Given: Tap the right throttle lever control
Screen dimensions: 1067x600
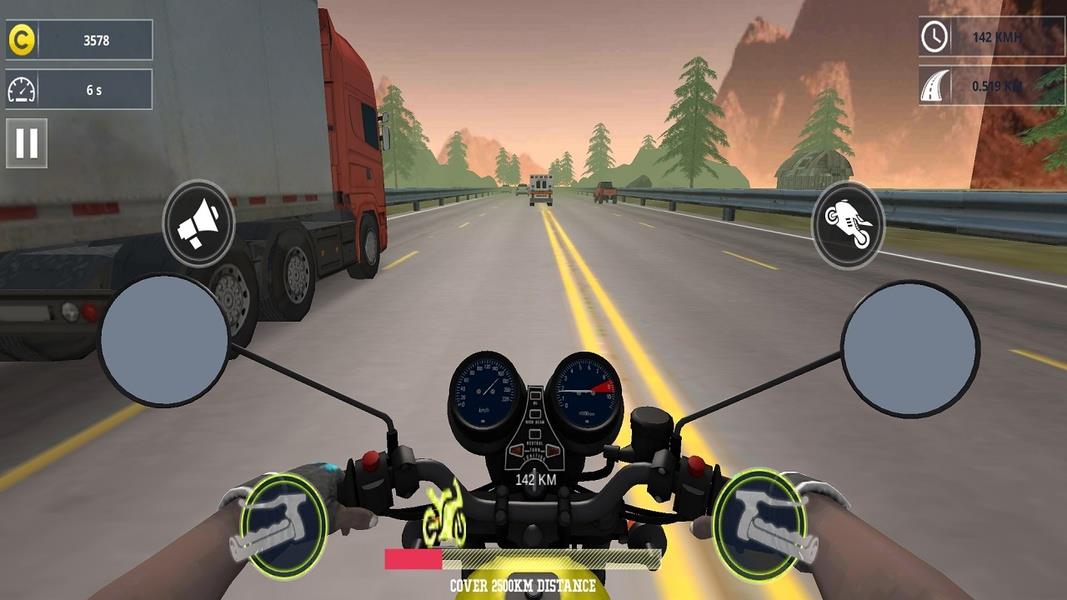Looking at the screenshot, I should click(760, 524).
